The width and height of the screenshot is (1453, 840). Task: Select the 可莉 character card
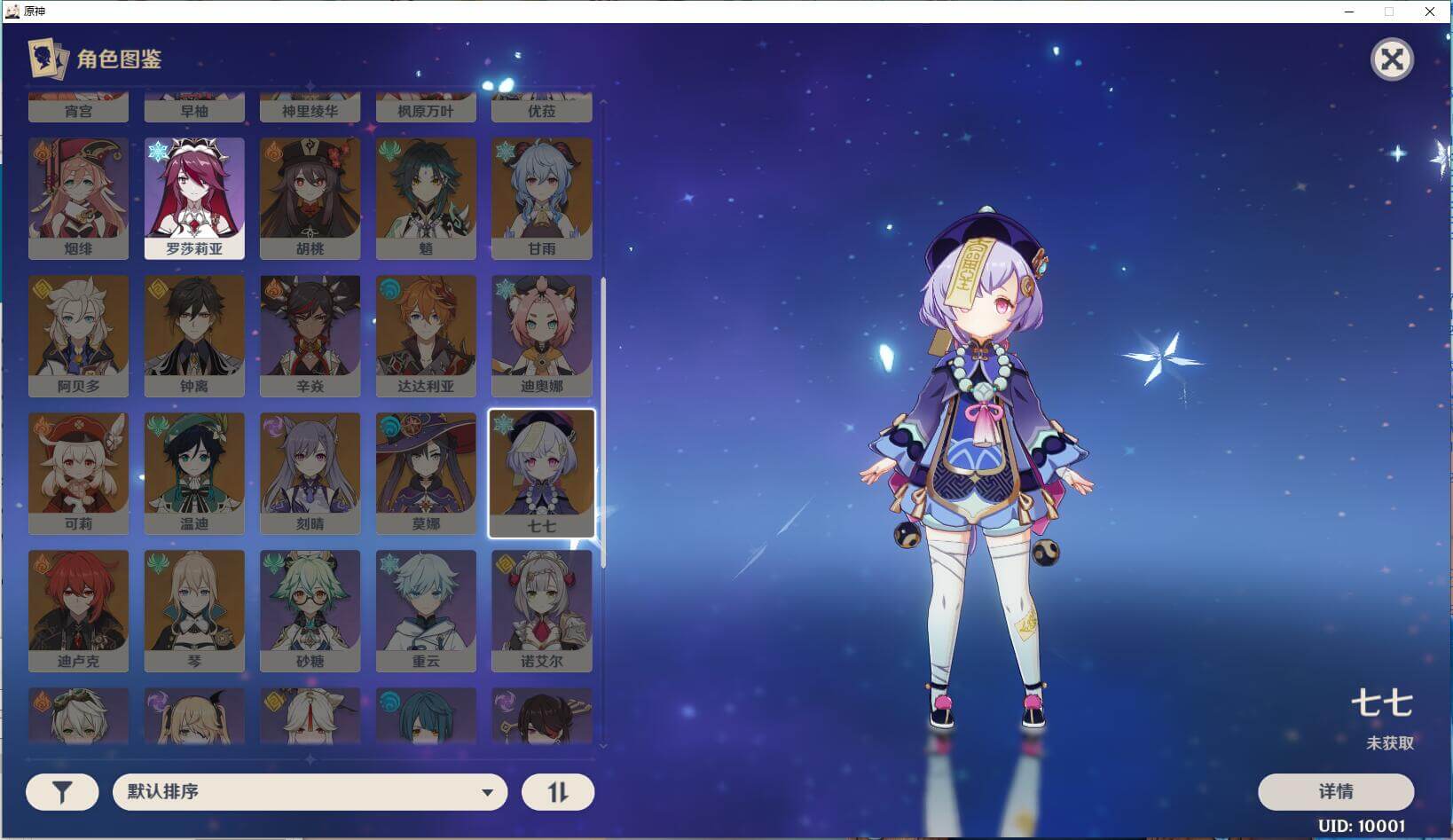[78, 472]
